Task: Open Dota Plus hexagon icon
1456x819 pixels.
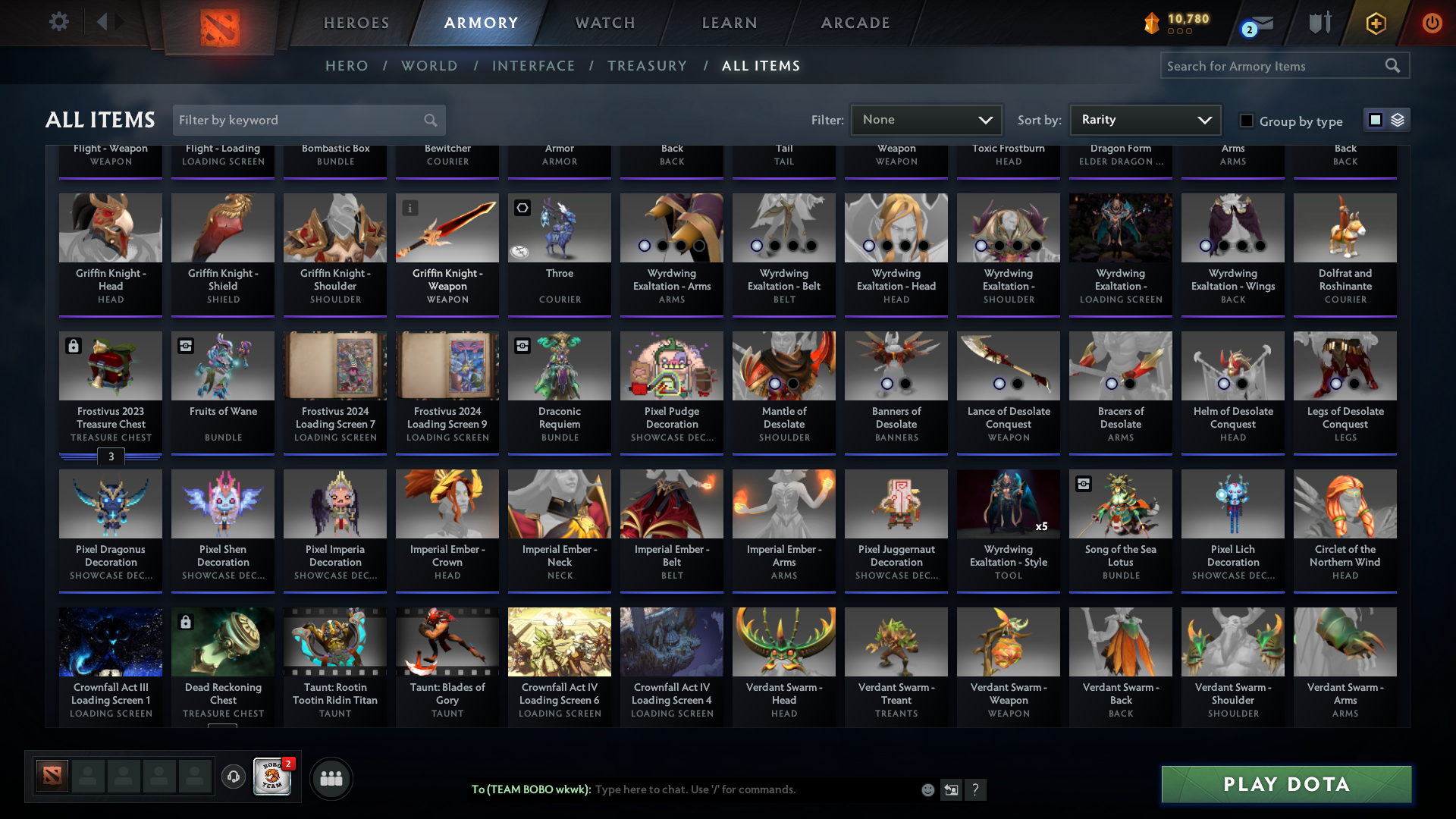Action: click(1376, 23)
